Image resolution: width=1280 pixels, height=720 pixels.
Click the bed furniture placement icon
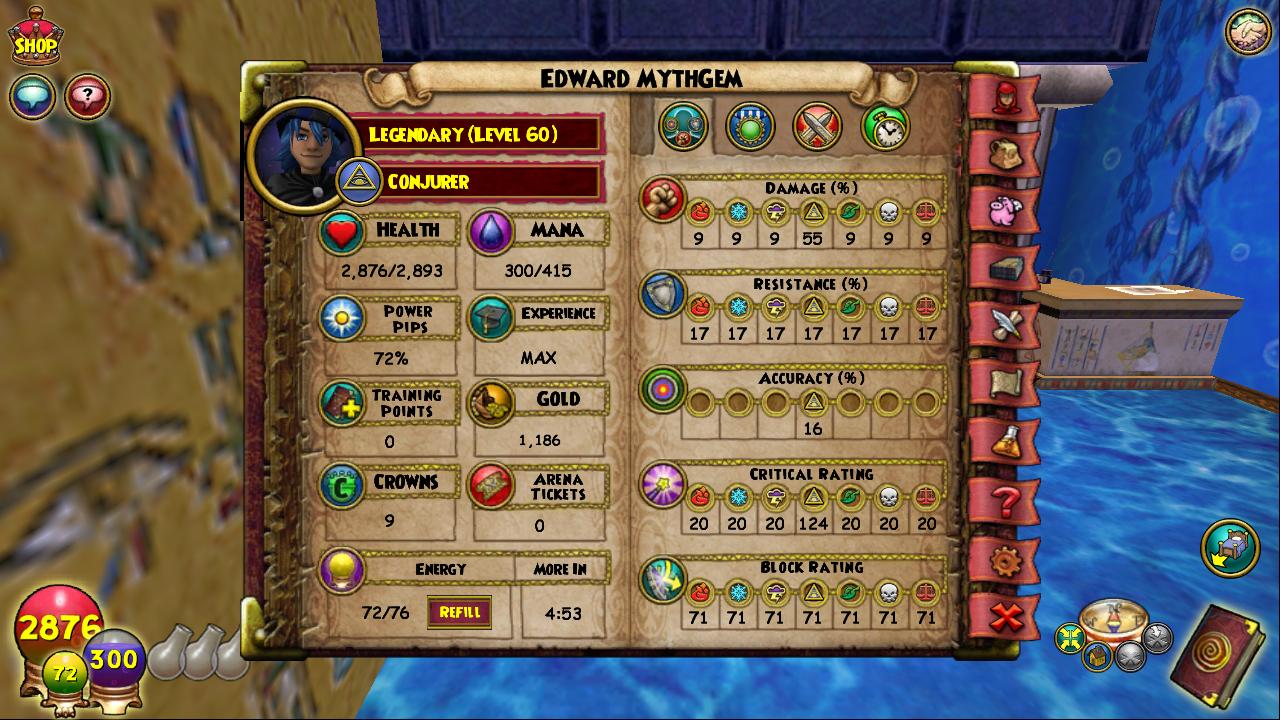click(1230, 549)
